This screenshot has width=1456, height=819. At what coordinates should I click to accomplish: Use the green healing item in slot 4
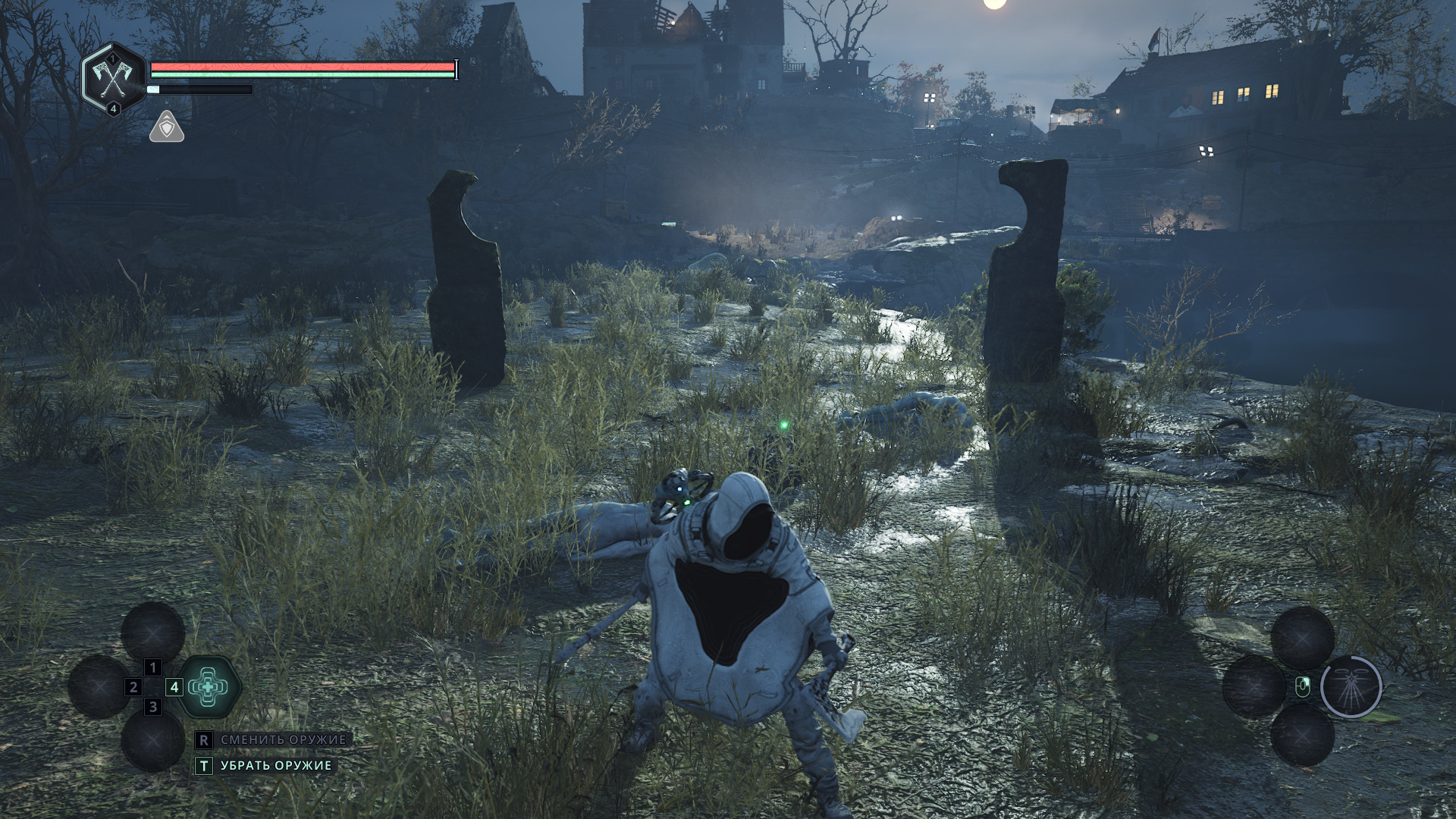209,687
